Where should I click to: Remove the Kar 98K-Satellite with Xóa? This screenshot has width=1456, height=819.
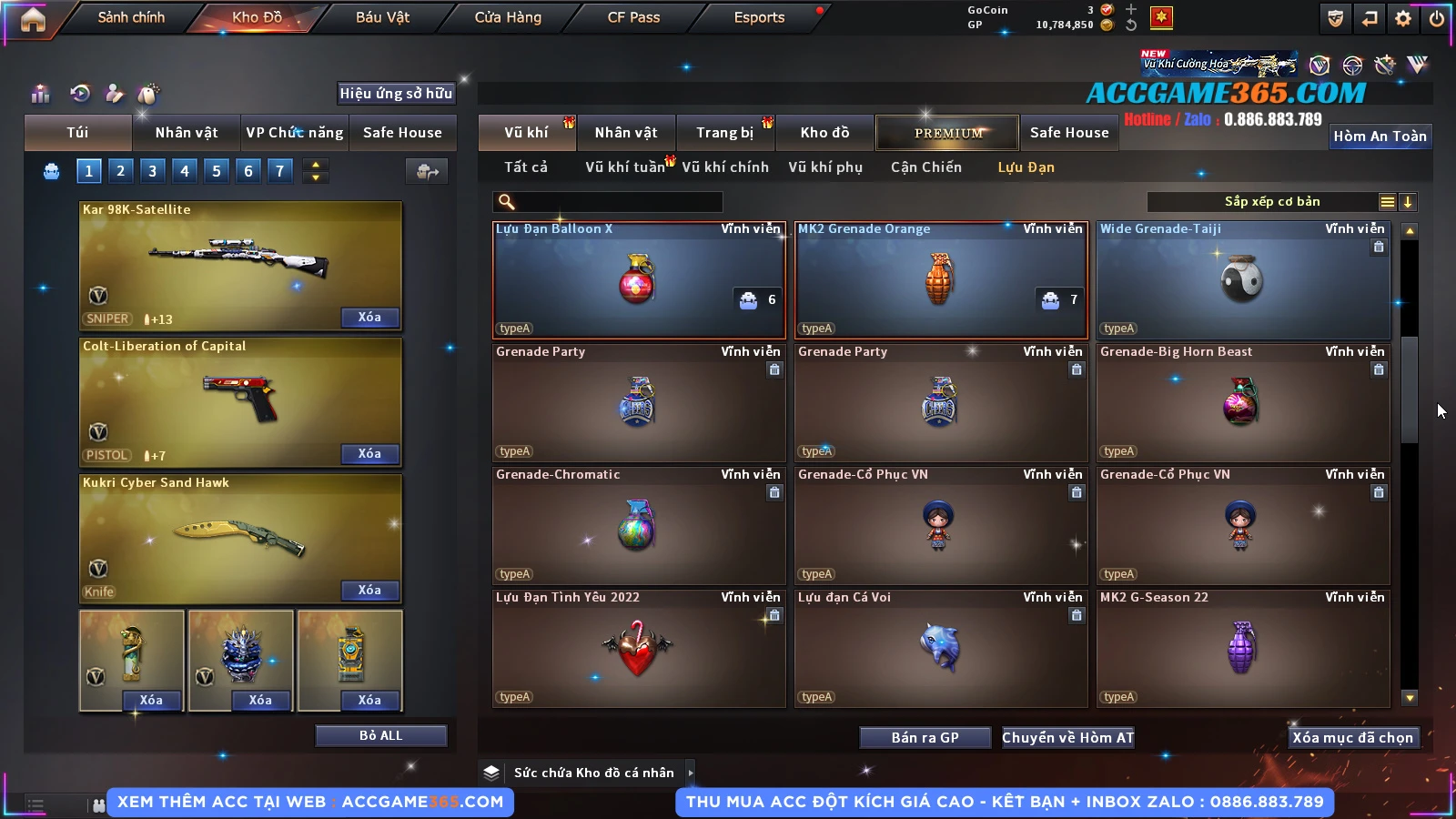tap(369, 318)
